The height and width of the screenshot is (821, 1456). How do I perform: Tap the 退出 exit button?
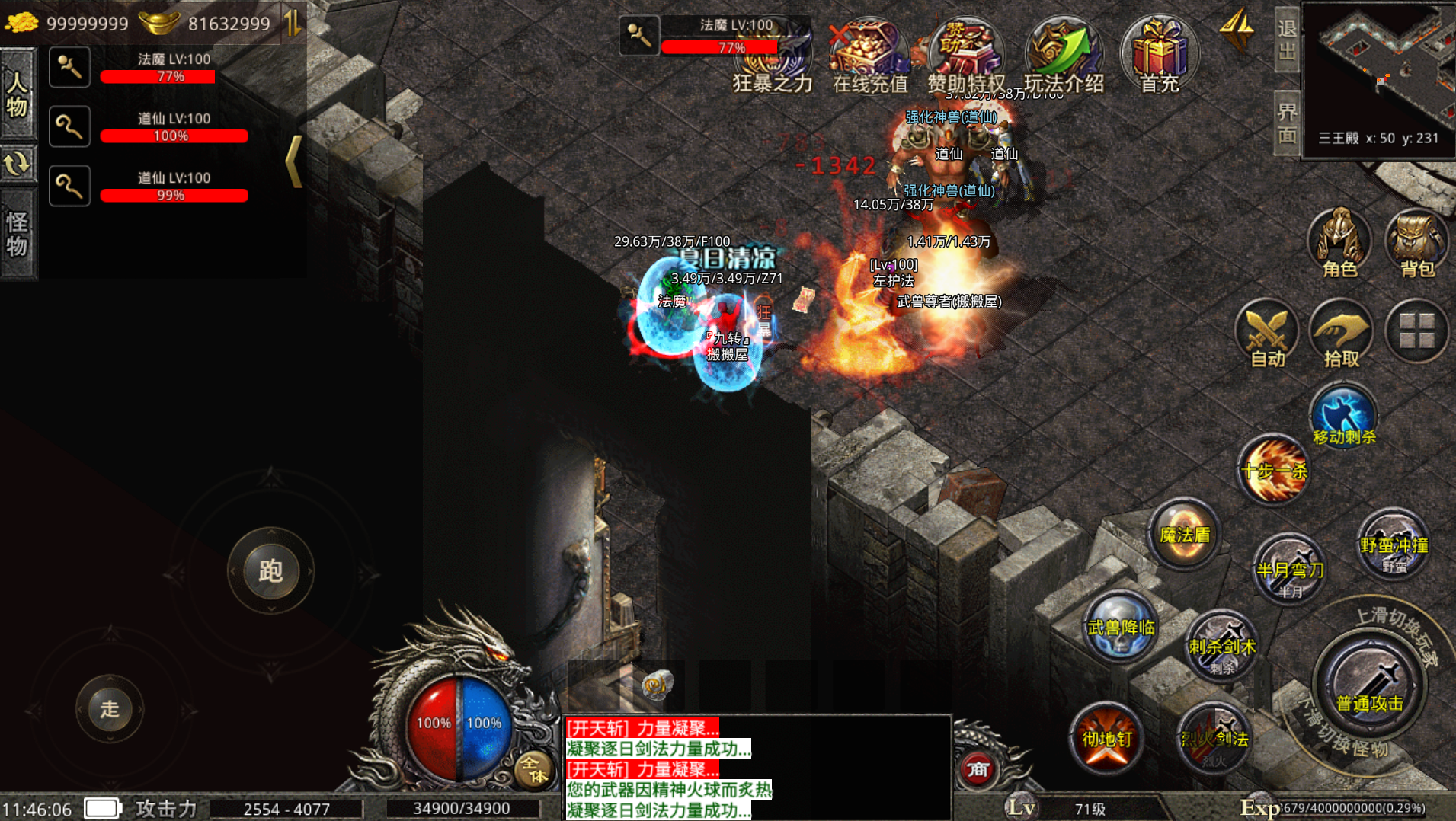(1287, 40)
